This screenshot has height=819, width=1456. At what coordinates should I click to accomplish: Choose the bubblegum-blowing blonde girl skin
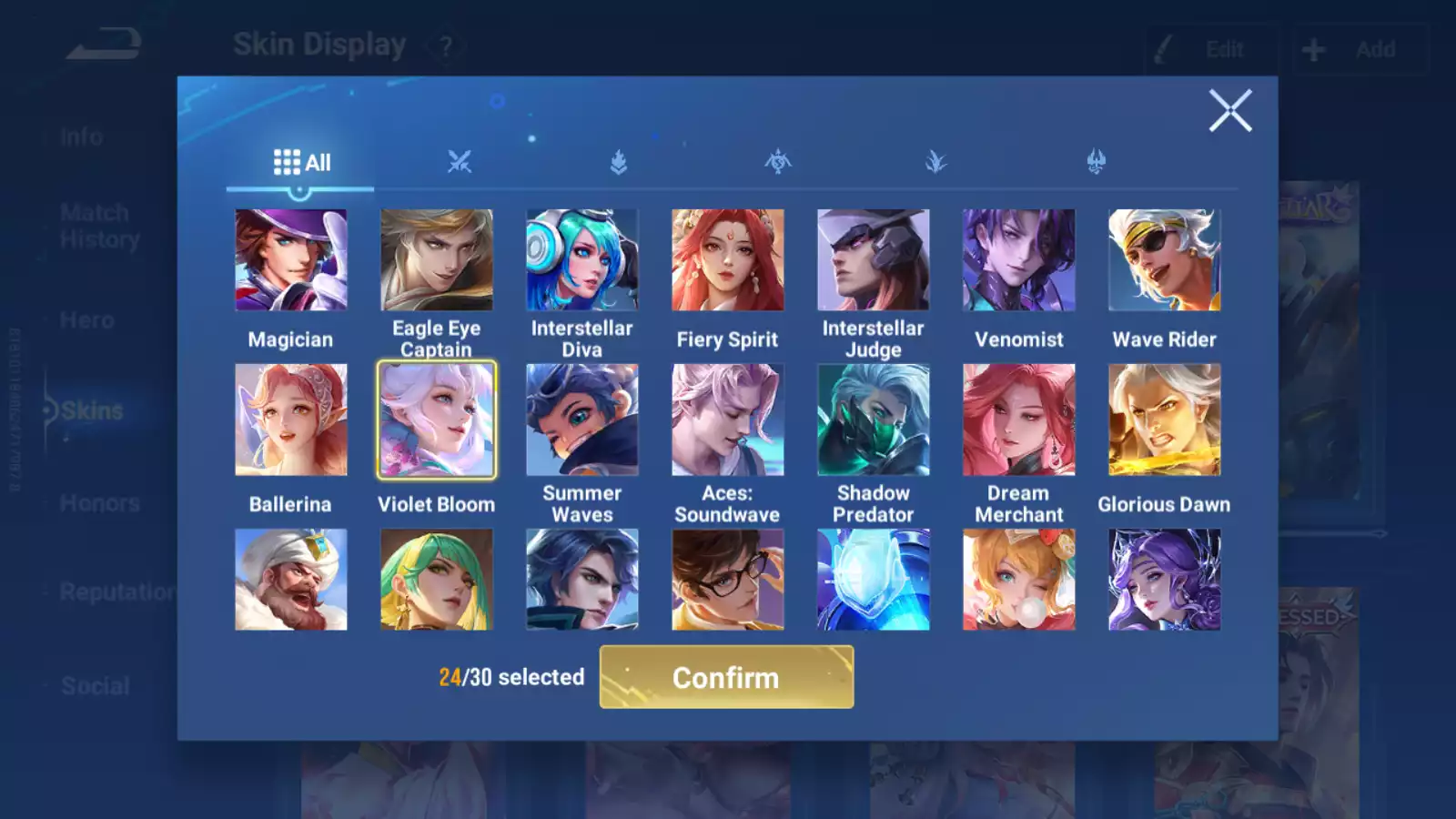(x=1018, y=580)
